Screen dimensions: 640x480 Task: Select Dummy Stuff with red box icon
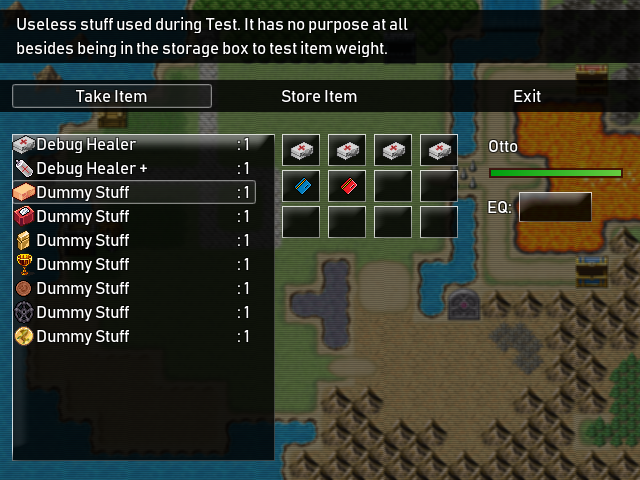tap(133, 216)
